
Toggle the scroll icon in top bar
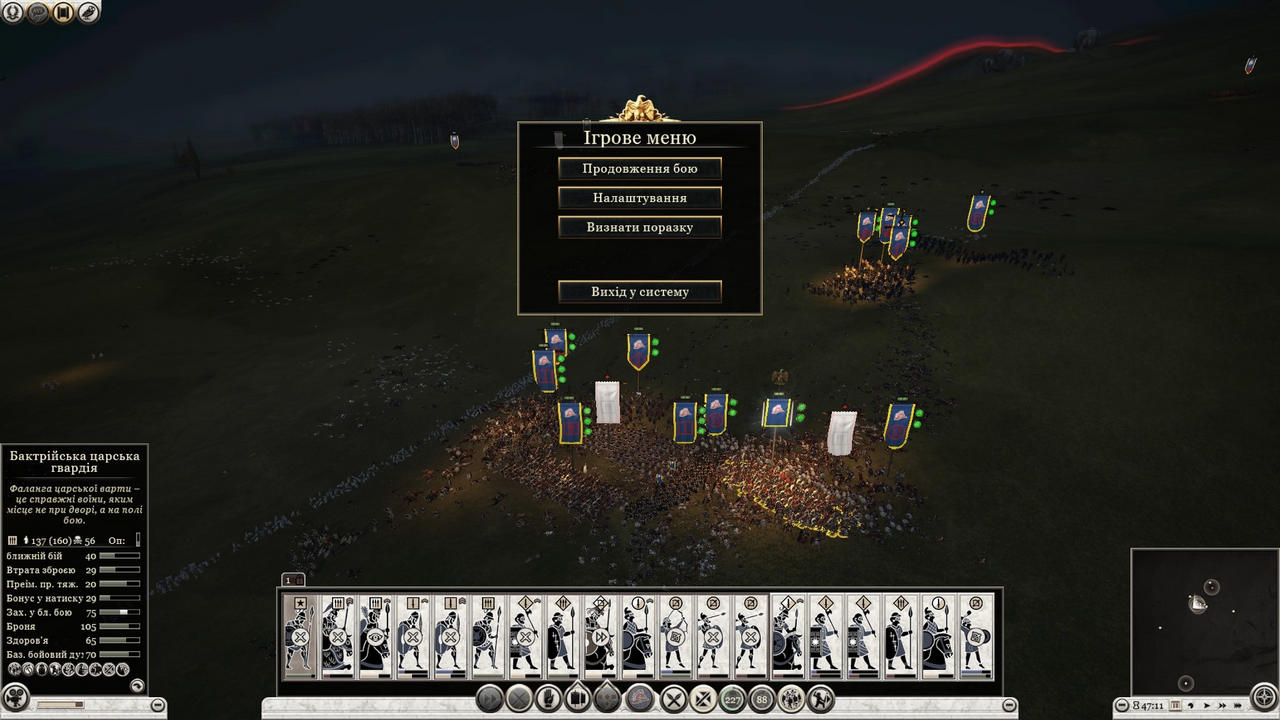click(63, 13)
